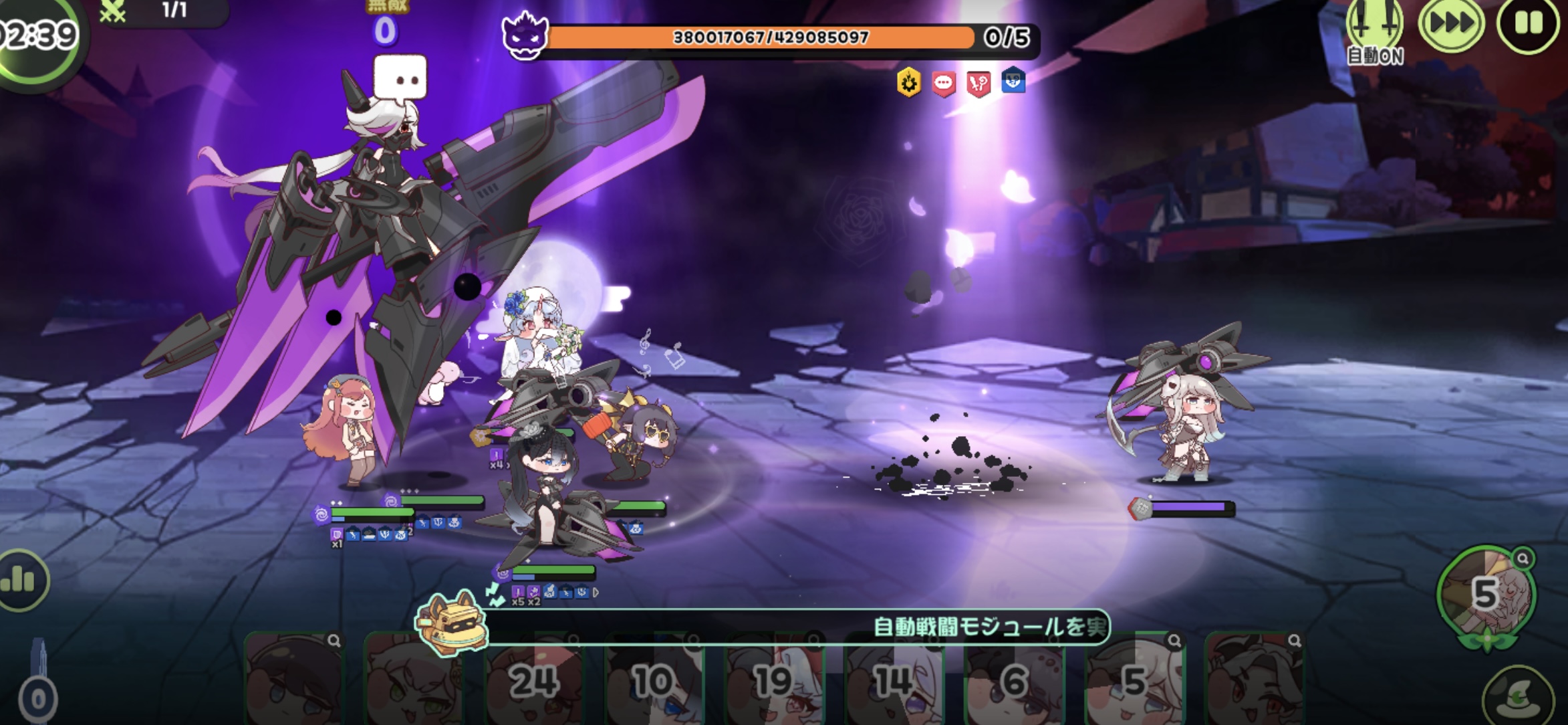Use the skill card with cooldown 6

click(1015, 680)
